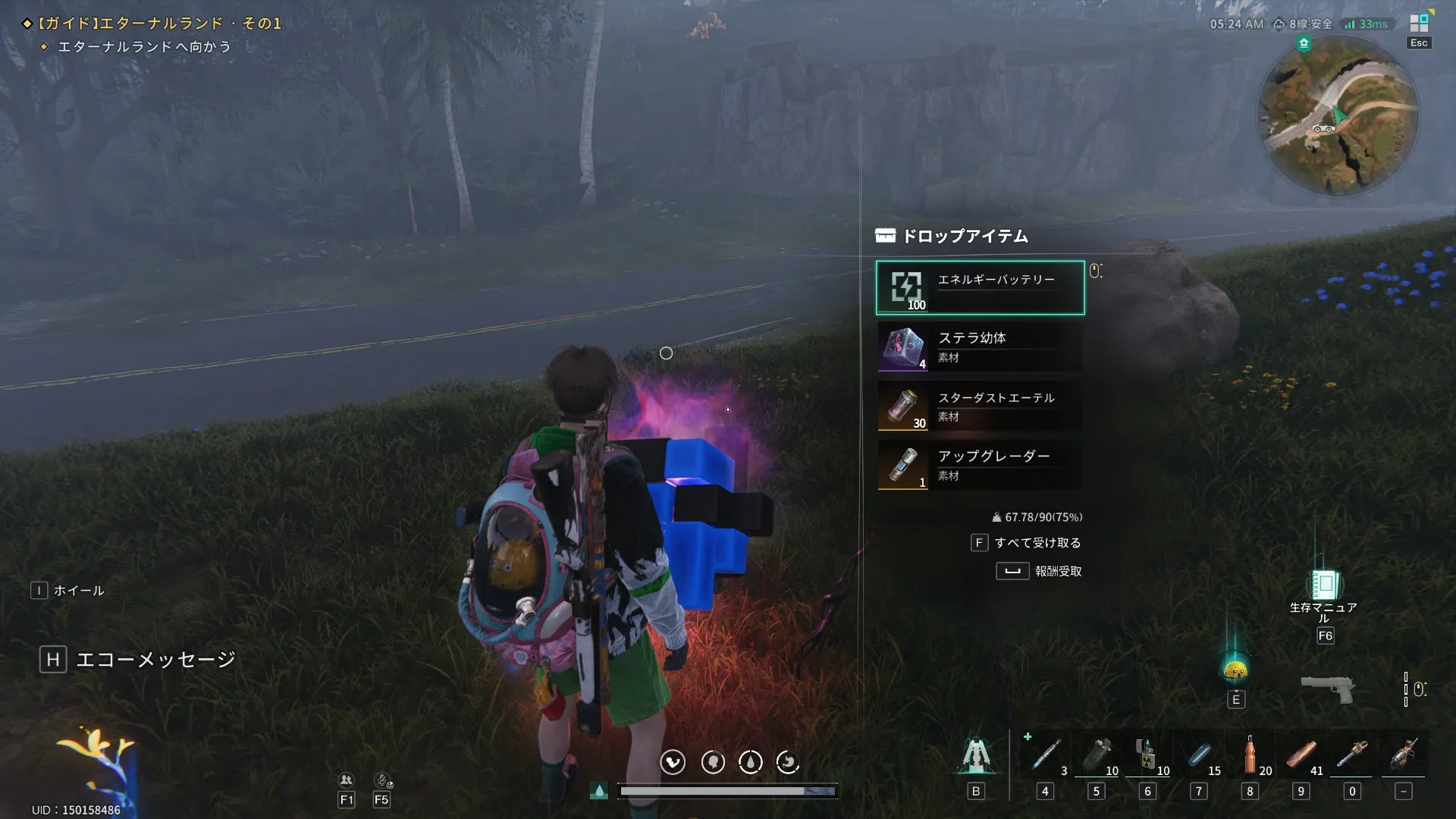Select the orange bottle hotbar slot
1456x819 pixels.
tap(1250, 755)
